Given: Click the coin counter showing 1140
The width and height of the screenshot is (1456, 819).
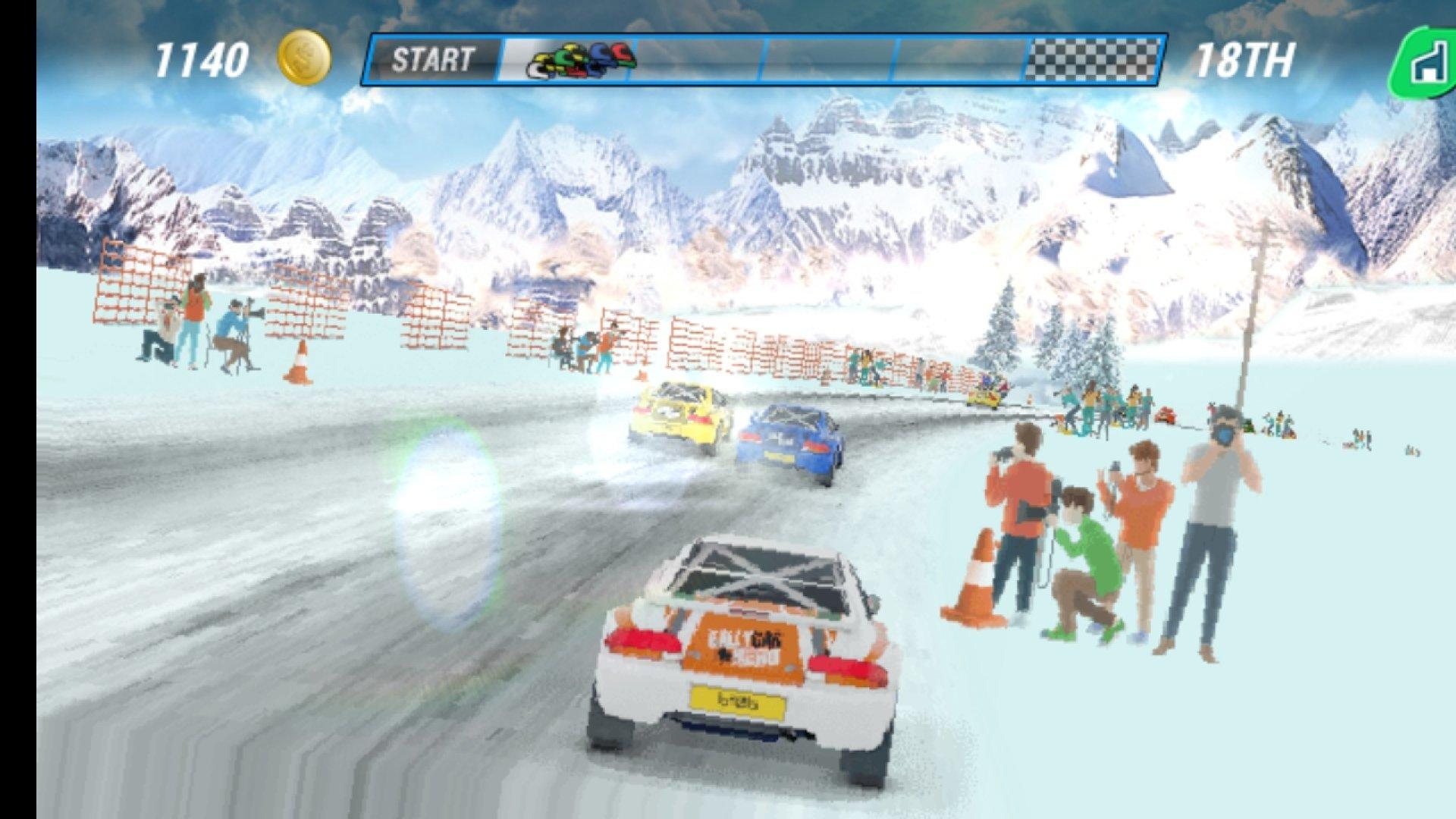Looking at the screenshot, I should [x=201, y=58].
